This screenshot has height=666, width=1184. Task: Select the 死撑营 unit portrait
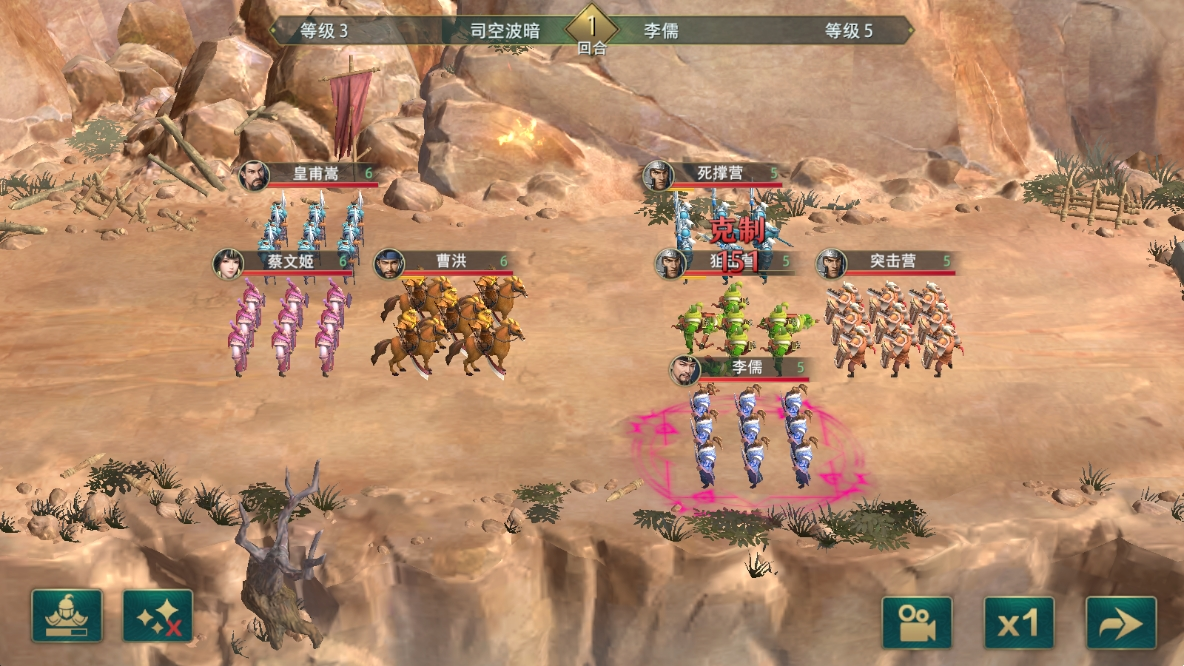[x=658, y=176]
